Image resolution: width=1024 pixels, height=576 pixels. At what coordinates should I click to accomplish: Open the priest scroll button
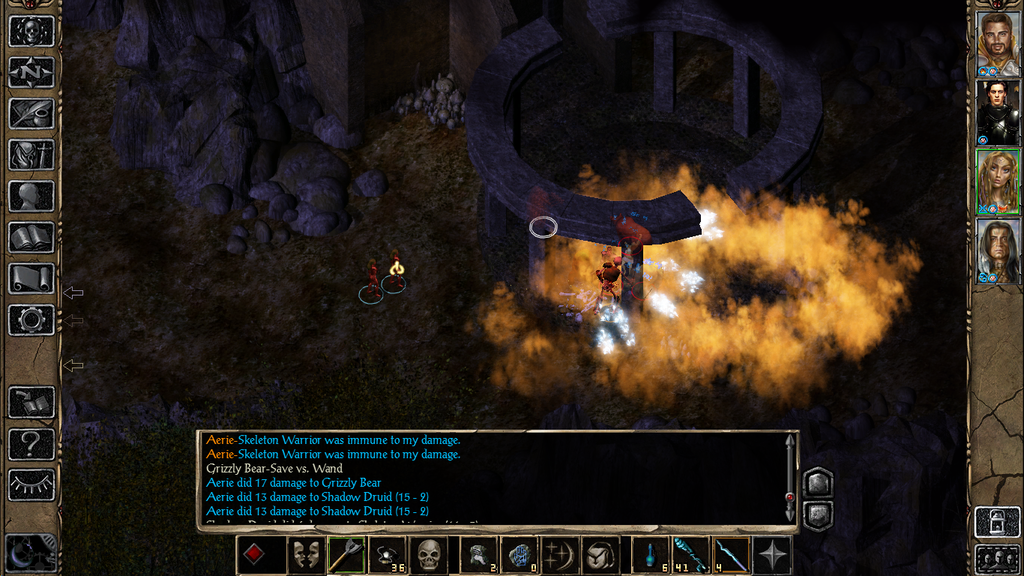pyautogui.click(x=31, y=278)
